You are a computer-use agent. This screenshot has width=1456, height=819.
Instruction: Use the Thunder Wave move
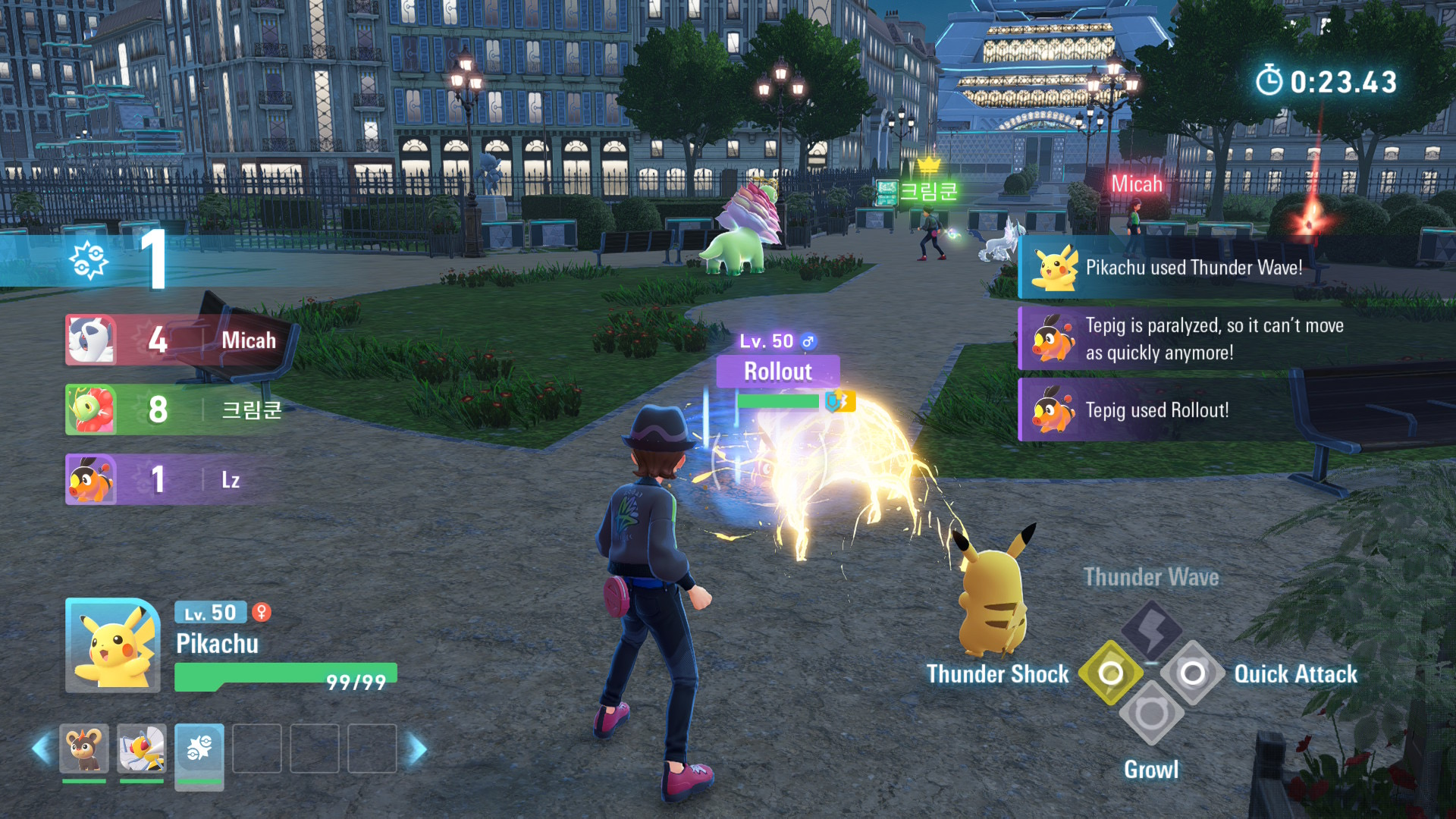click(1151, 629)
